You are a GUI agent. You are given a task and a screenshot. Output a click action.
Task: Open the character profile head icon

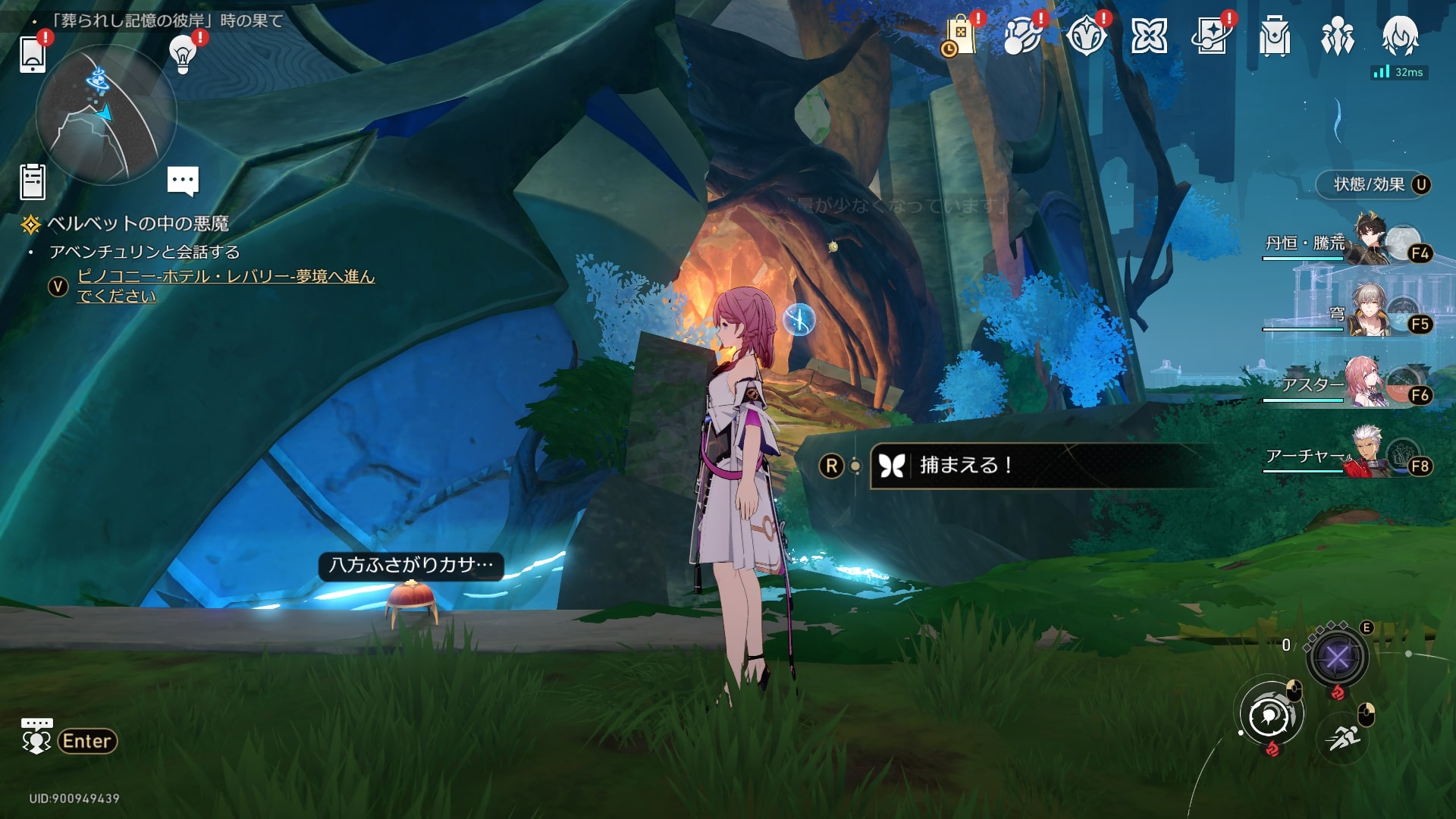coord(1399,34)
